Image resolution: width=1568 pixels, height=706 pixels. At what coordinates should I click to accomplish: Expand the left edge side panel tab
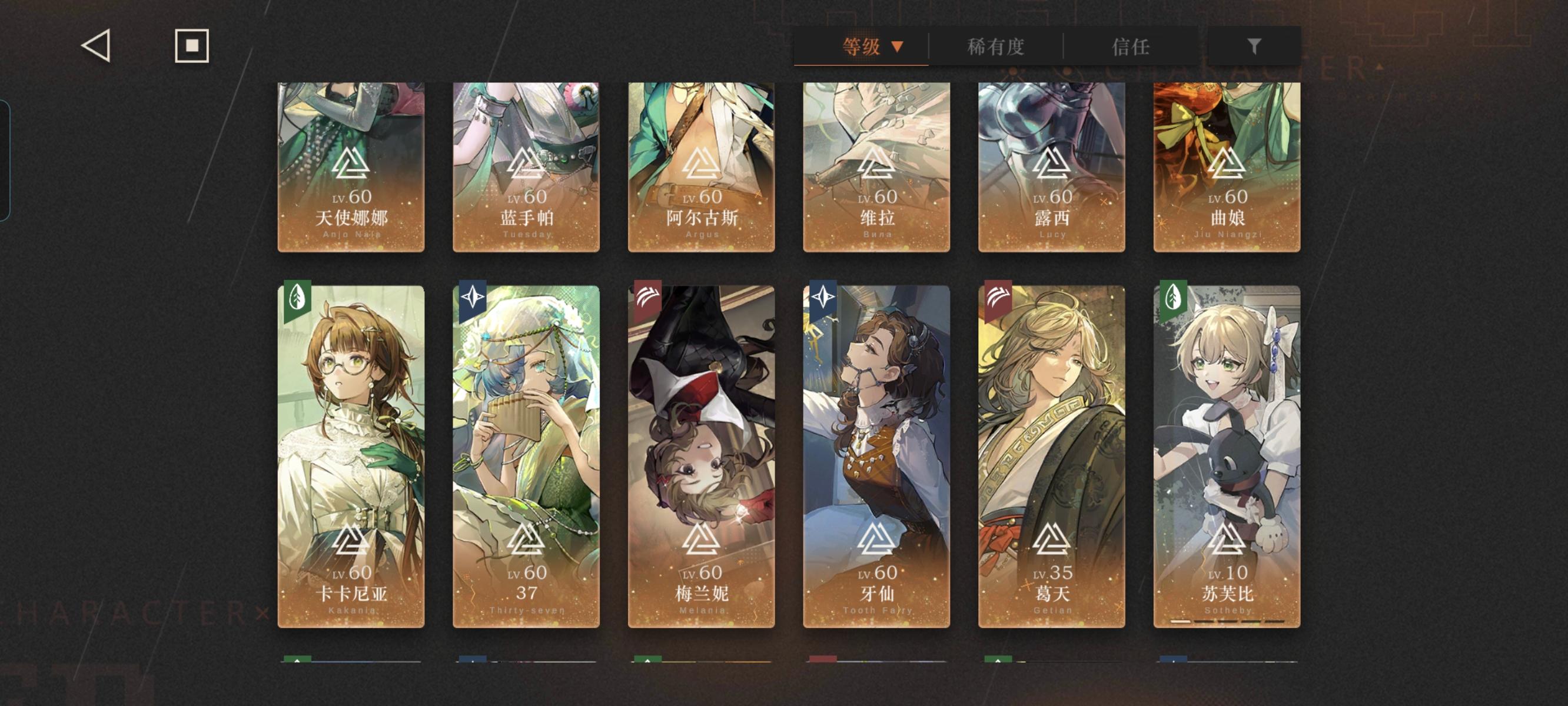6,158
